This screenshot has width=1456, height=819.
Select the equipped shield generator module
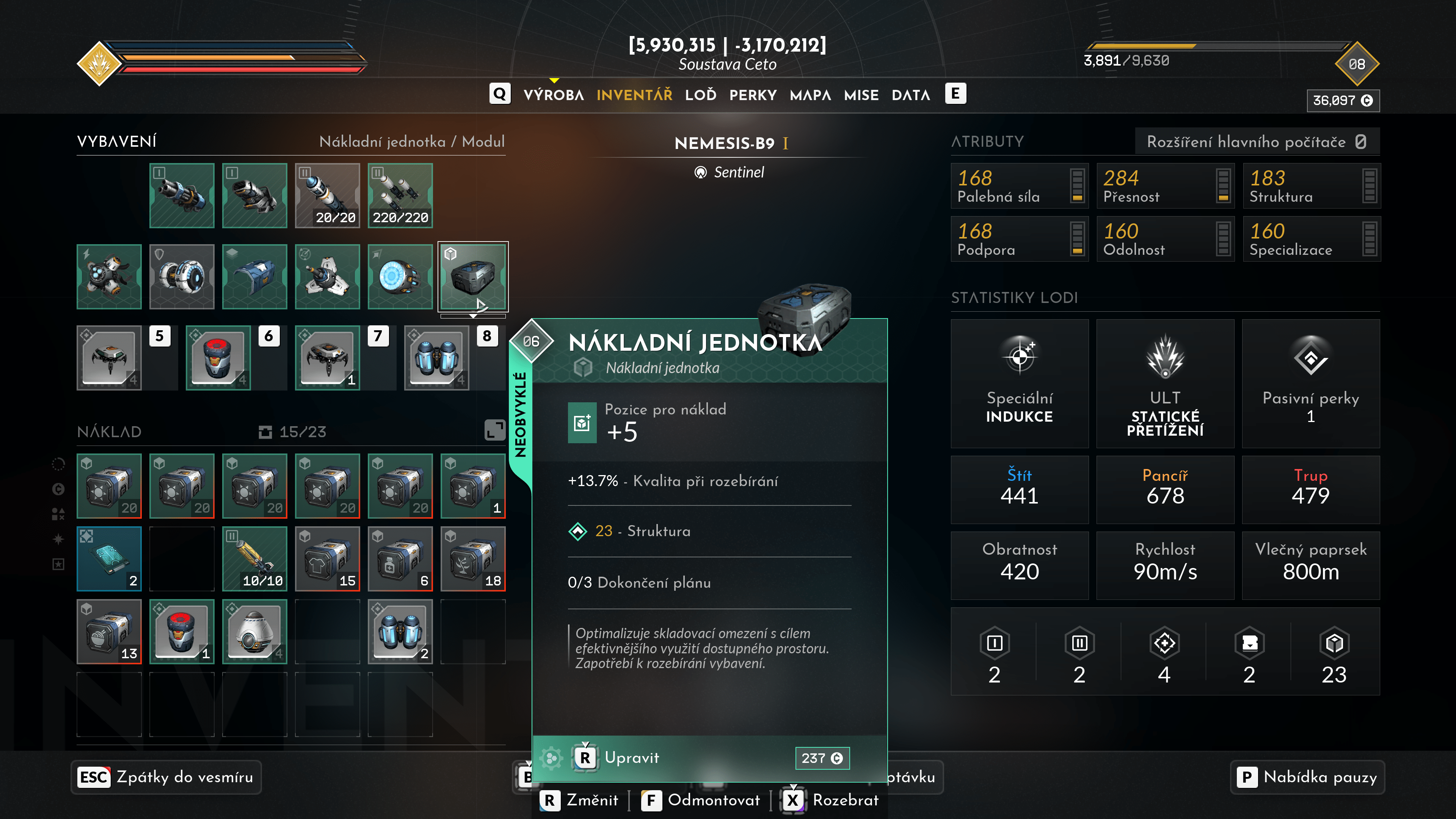182,276
